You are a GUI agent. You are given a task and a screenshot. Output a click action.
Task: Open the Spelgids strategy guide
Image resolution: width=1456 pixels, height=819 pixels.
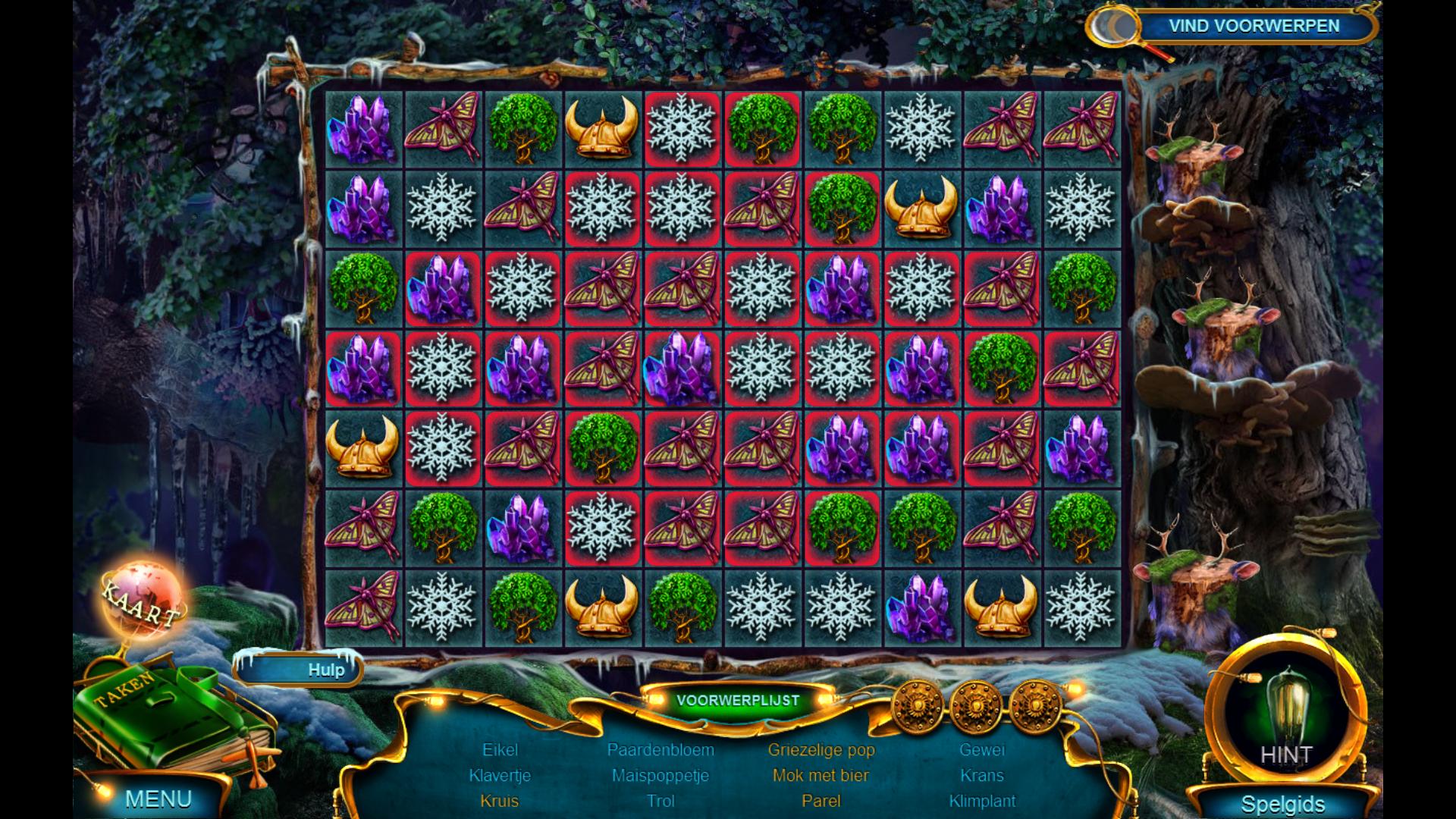tap(1282, 804)
